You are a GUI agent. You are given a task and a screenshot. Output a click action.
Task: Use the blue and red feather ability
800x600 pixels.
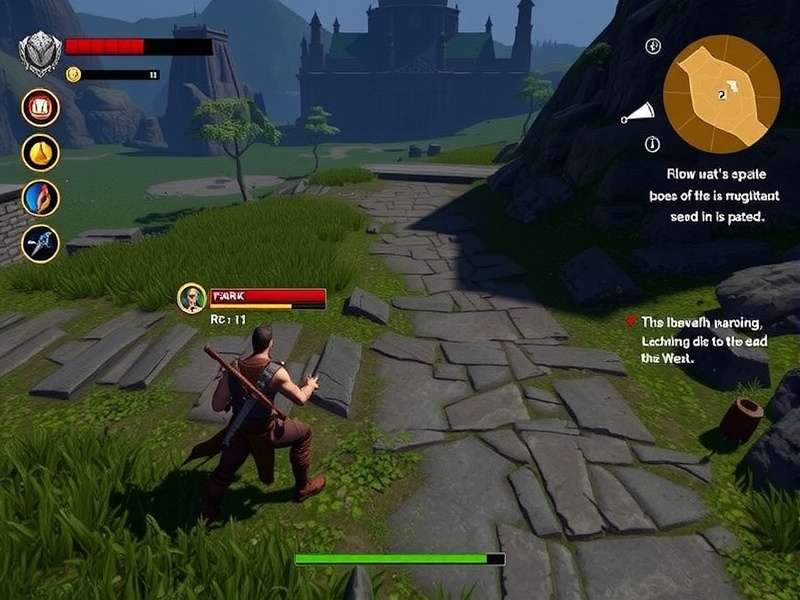(x=41, y=197)
